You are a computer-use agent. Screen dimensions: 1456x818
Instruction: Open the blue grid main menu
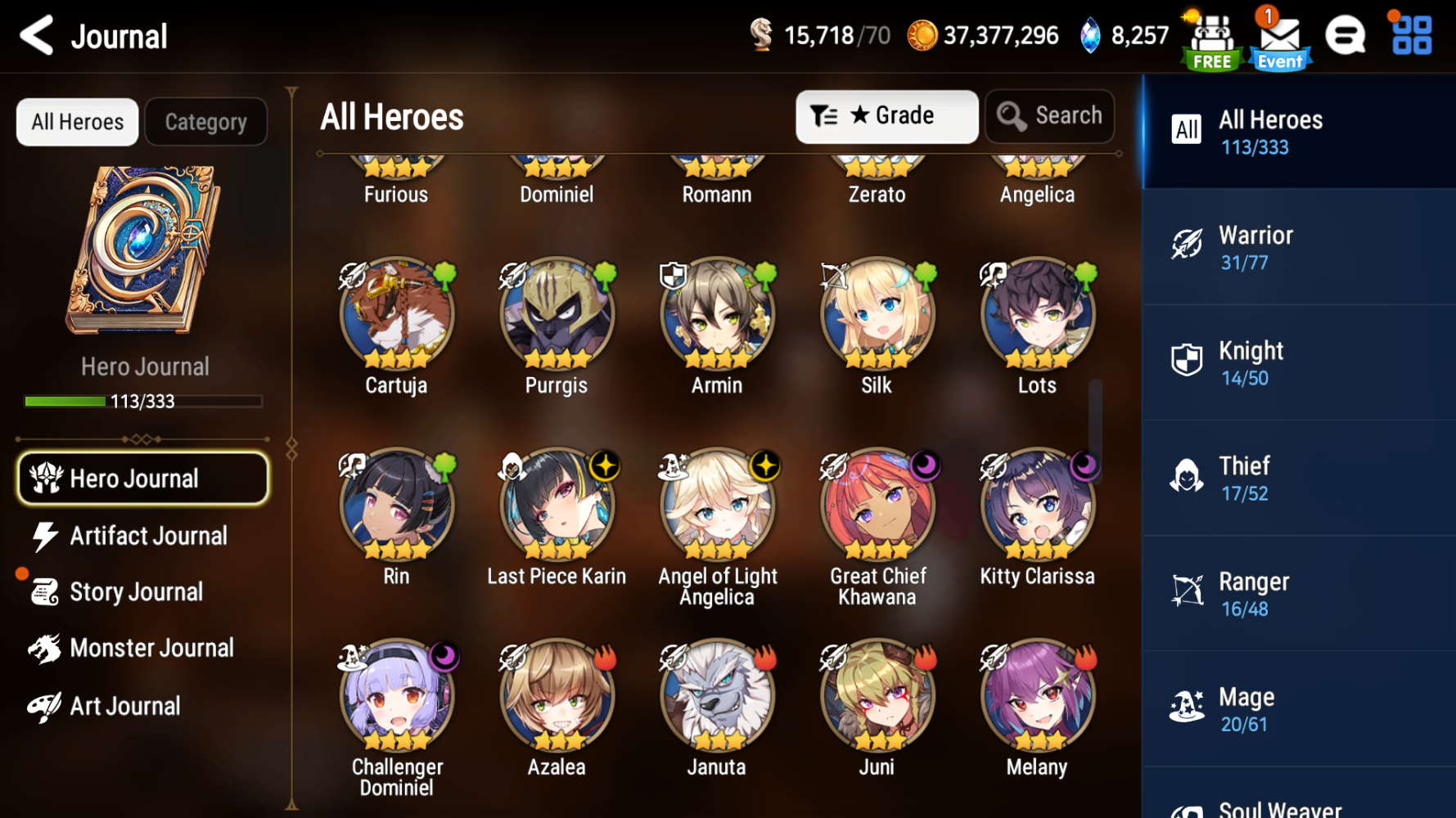[1412, 36]
